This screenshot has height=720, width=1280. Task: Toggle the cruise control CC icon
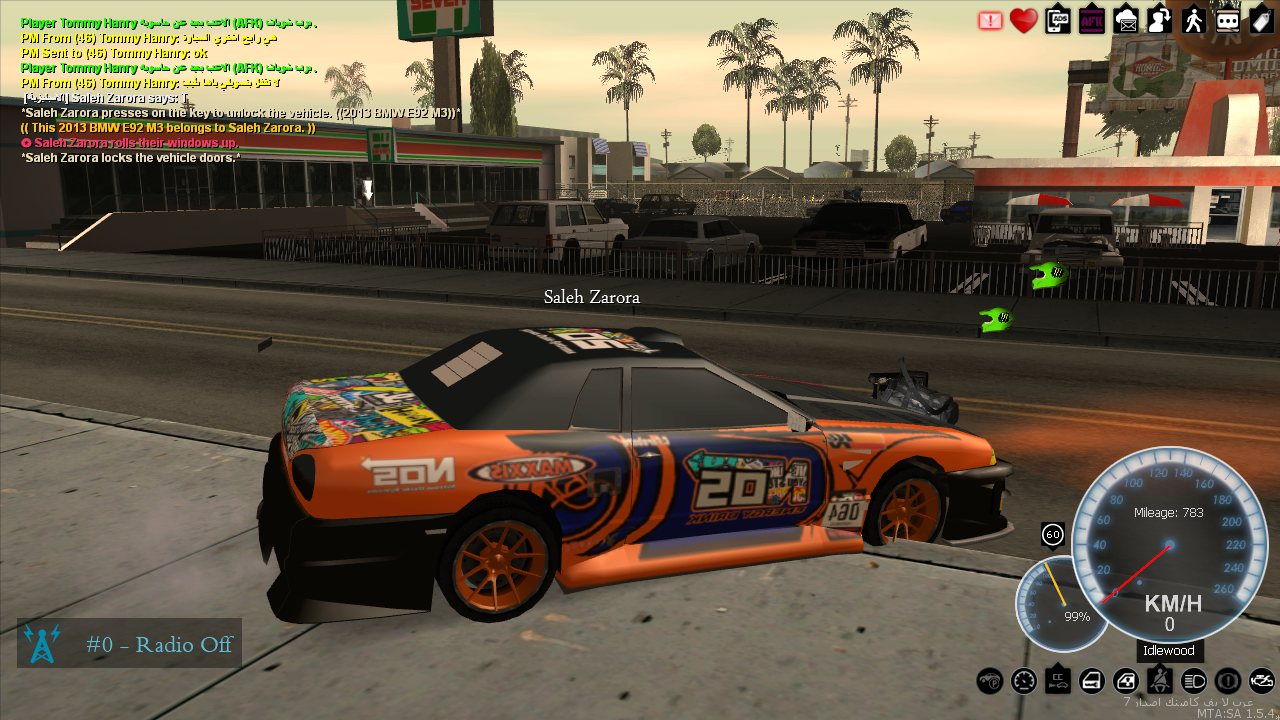[x=1058, y=681]
